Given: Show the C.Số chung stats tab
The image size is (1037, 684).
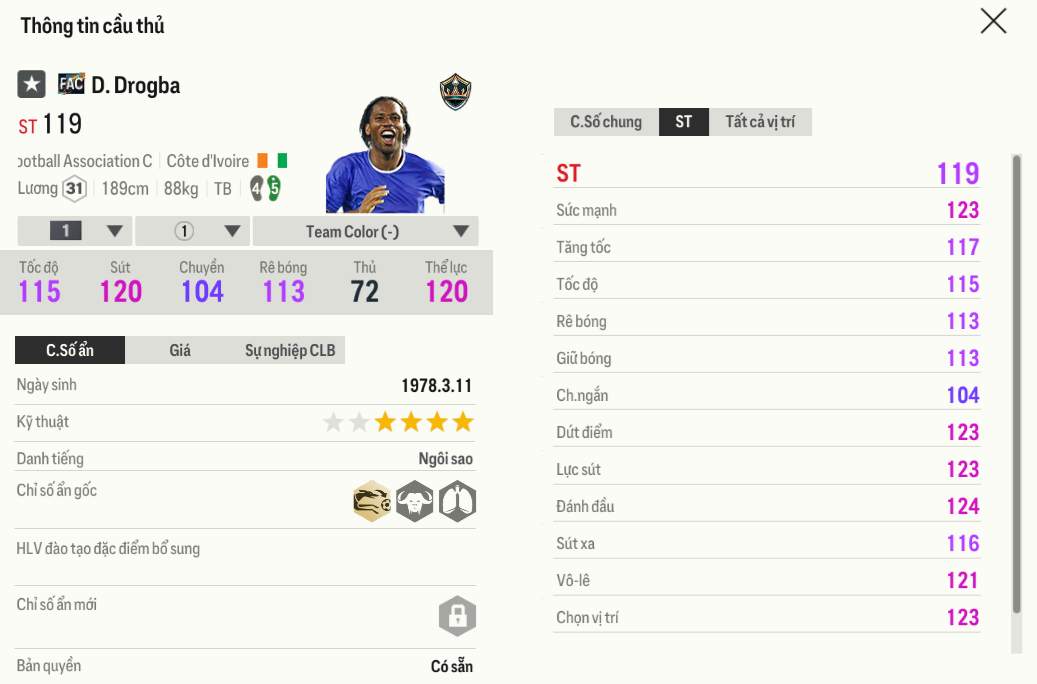Looking at the screenshot, I should pyautogui.click(x=606, y=122).
